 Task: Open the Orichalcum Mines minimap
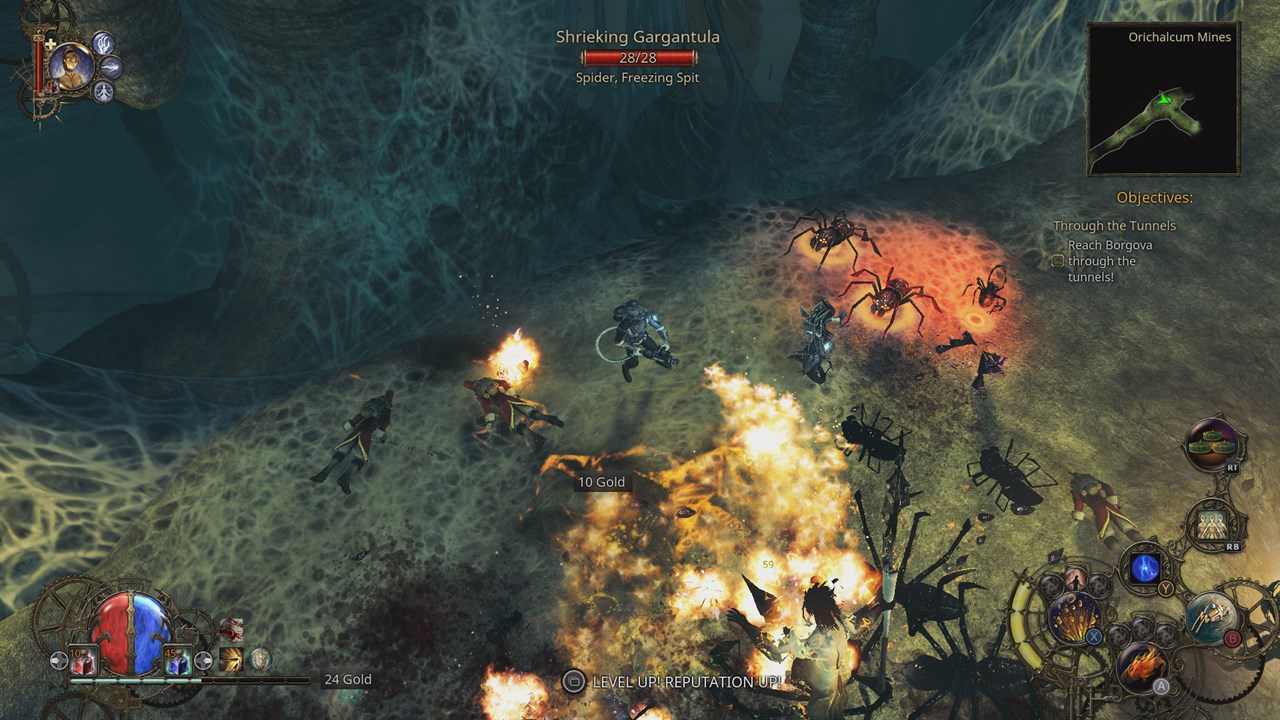click(x=1163, y=100)
